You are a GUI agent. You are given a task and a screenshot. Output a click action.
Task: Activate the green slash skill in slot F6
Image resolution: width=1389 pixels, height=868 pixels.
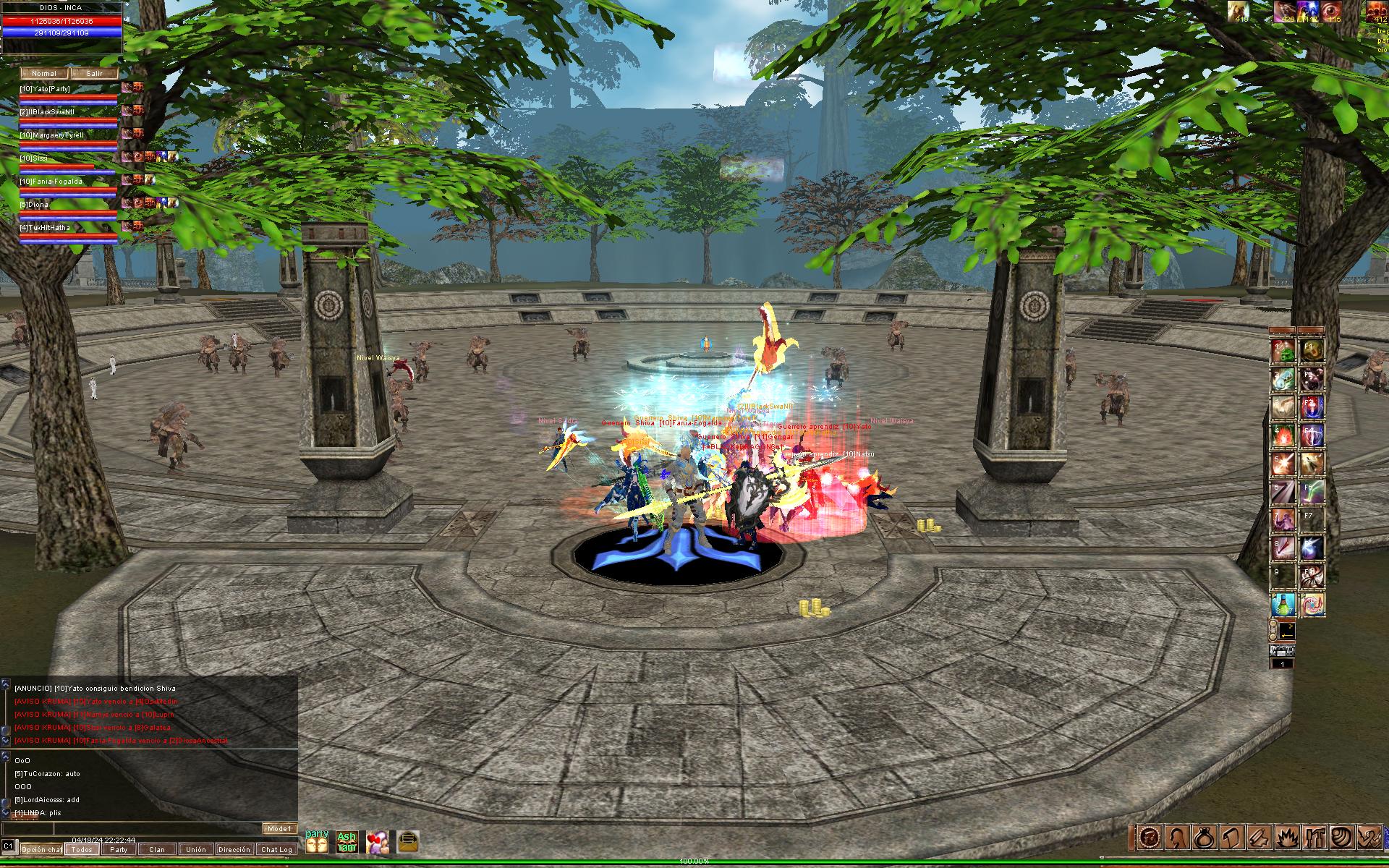(x=1312, y=493)
